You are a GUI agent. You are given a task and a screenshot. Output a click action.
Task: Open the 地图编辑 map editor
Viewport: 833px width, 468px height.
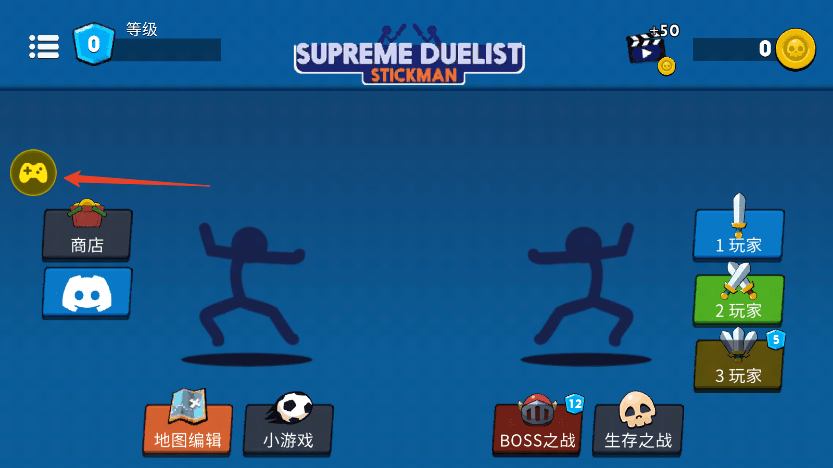(187, 428)
